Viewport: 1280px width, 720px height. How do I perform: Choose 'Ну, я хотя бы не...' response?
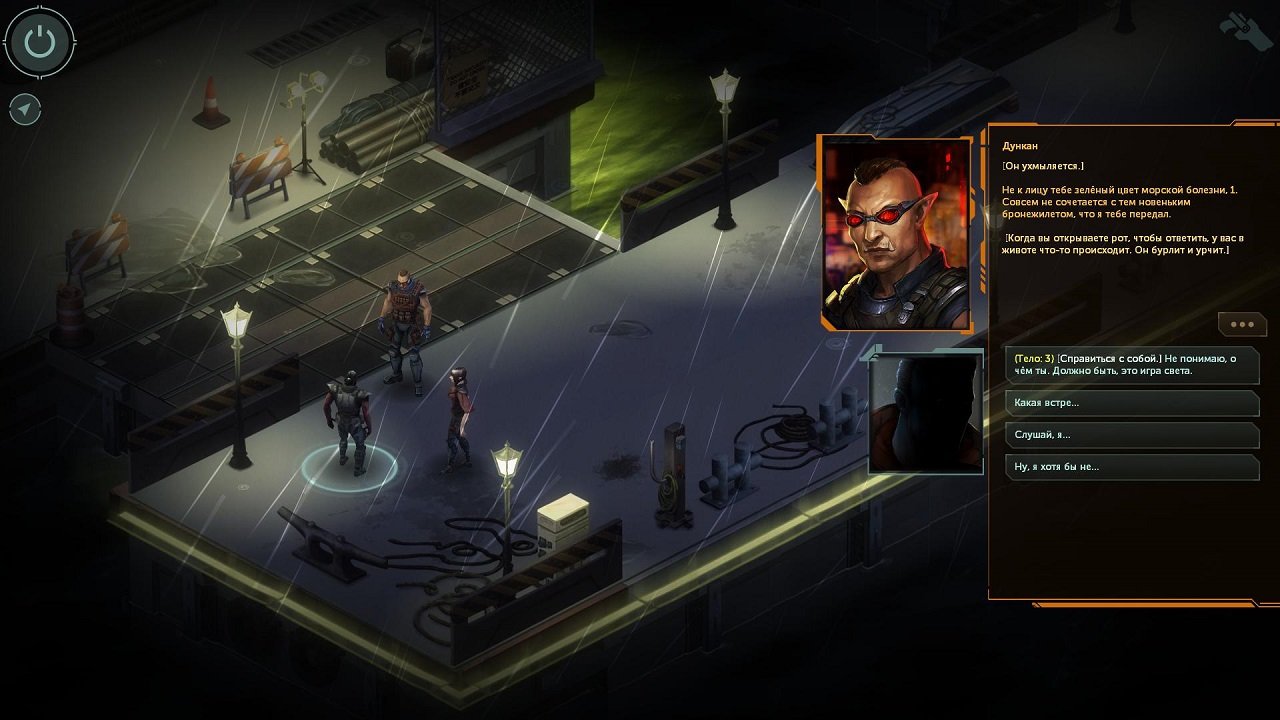click(1130, 467)
